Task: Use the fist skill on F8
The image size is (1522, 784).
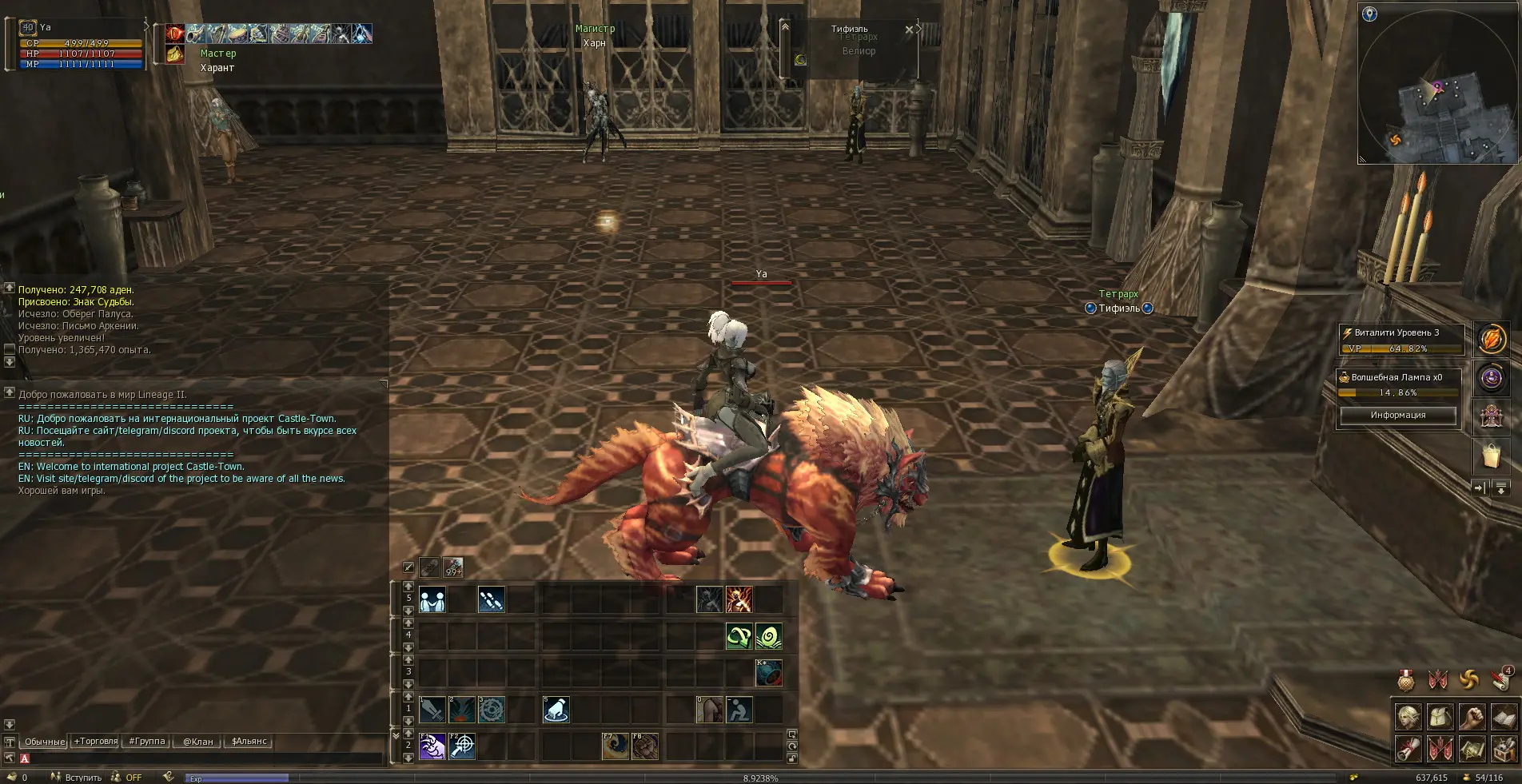Action: pyautogui.click(x=645, y=746)
